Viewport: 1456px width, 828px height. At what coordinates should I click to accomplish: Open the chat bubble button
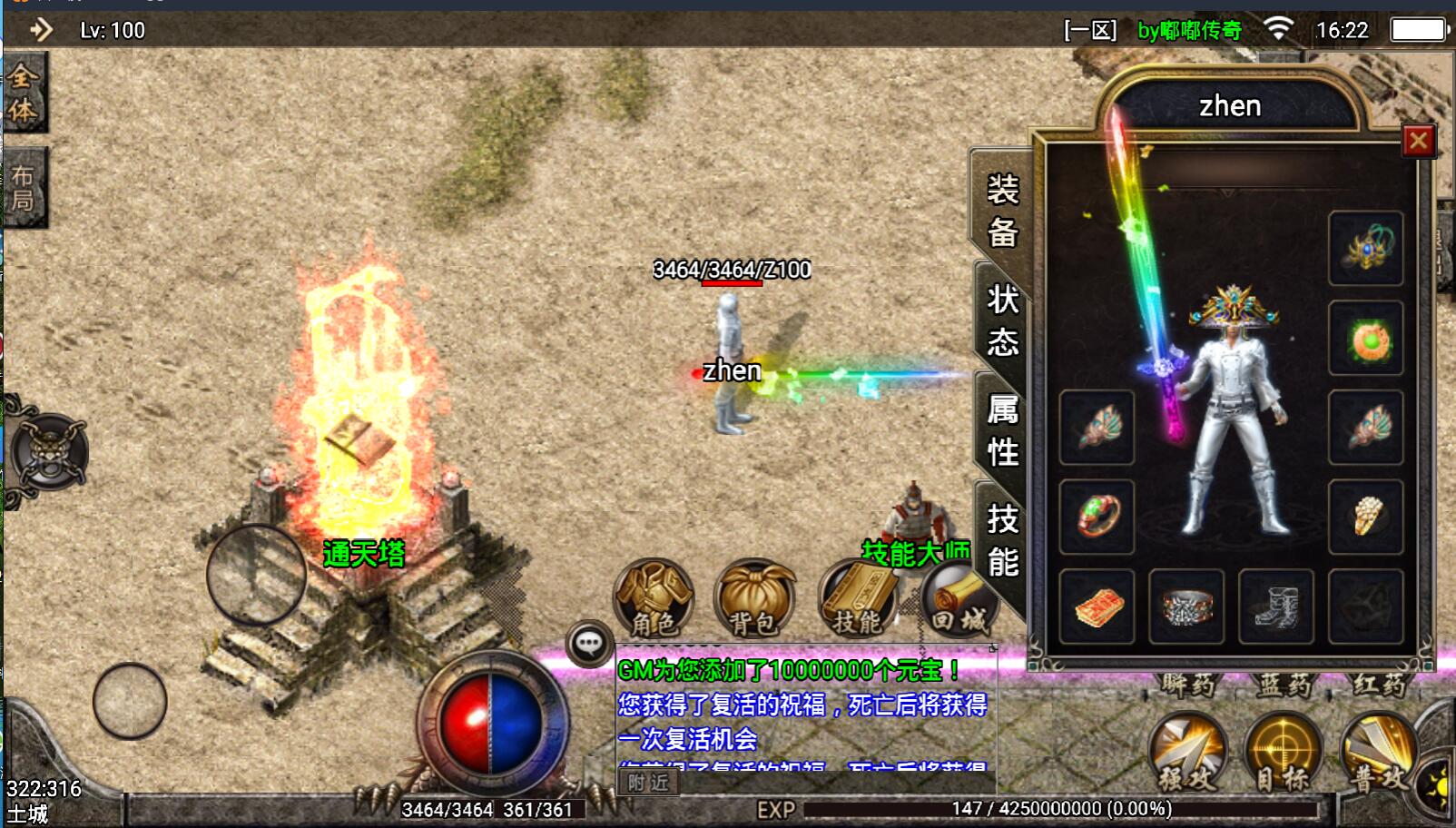click(589, 645)
